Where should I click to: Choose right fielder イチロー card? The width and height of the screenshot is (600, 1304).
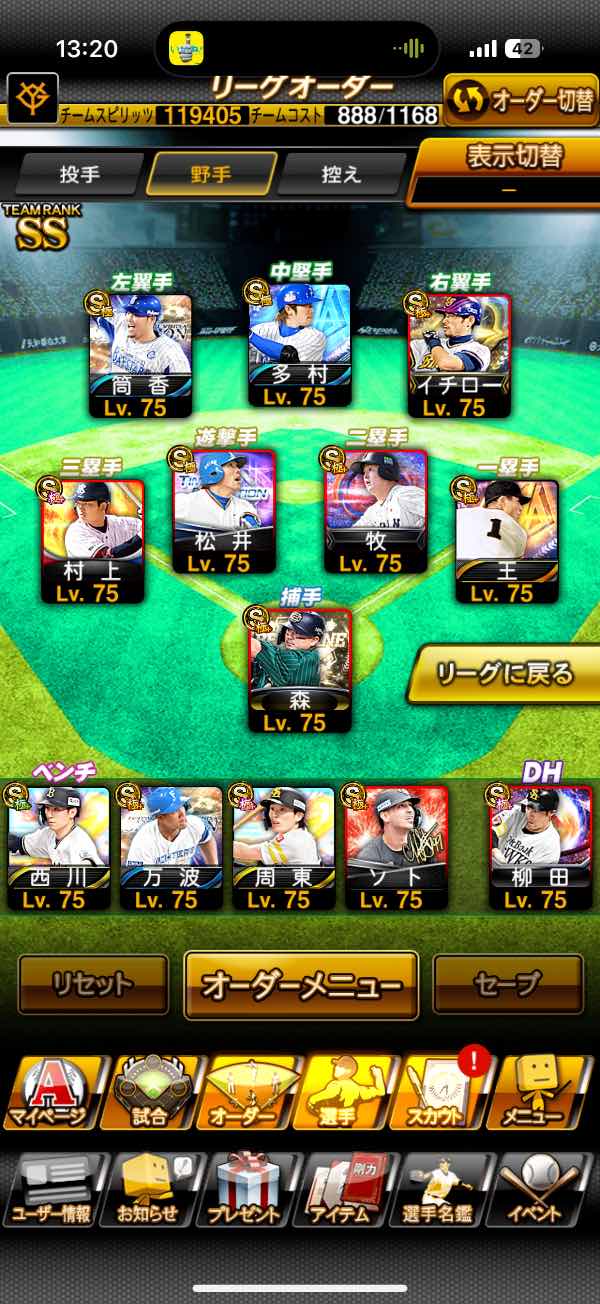click(459, 354)
